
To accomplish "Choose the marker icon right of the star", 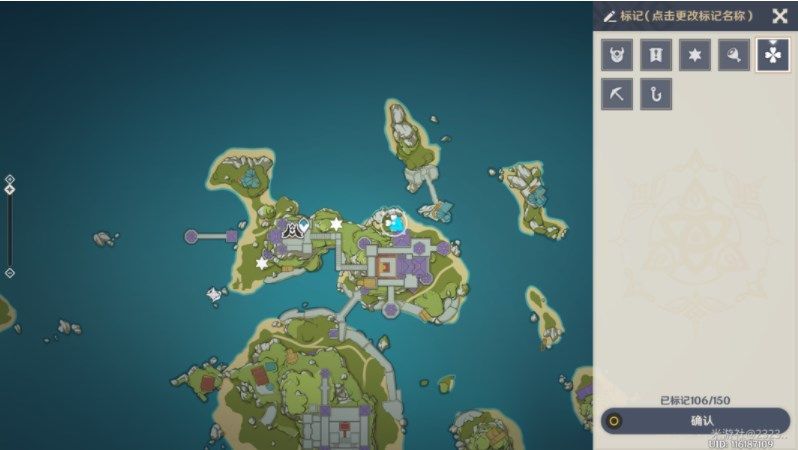I will (x=734, y=55).
